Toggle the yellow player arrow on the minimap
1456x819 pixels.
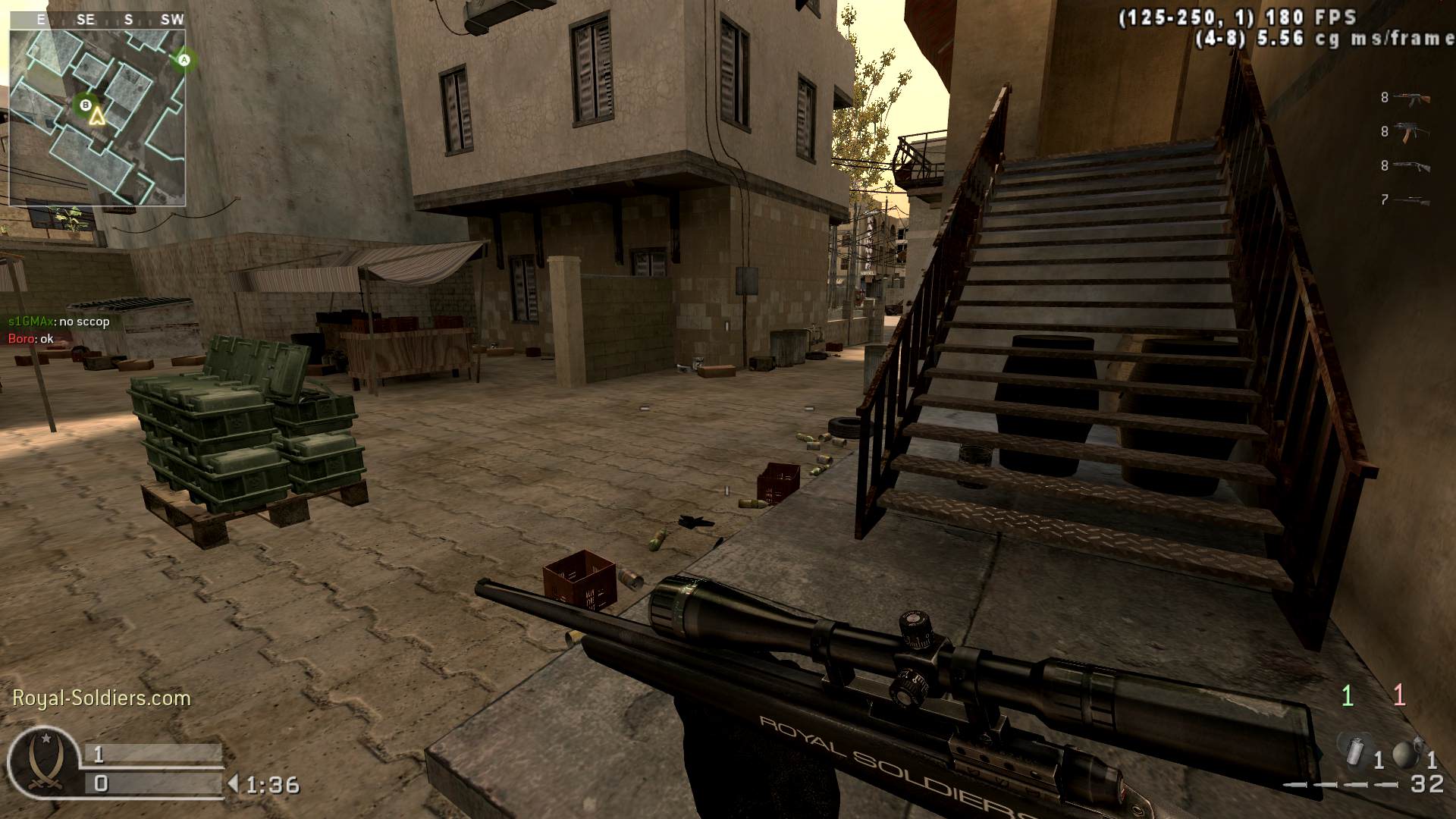click(97, 118)
